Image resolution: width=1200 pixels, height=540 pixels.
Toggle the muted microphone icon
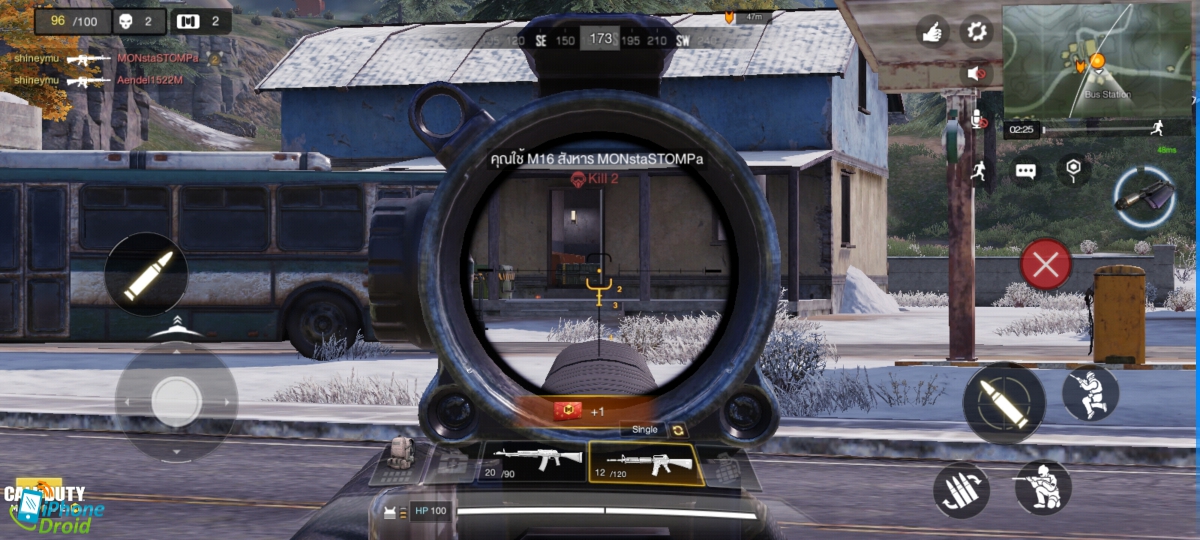(x=978, y=119)
